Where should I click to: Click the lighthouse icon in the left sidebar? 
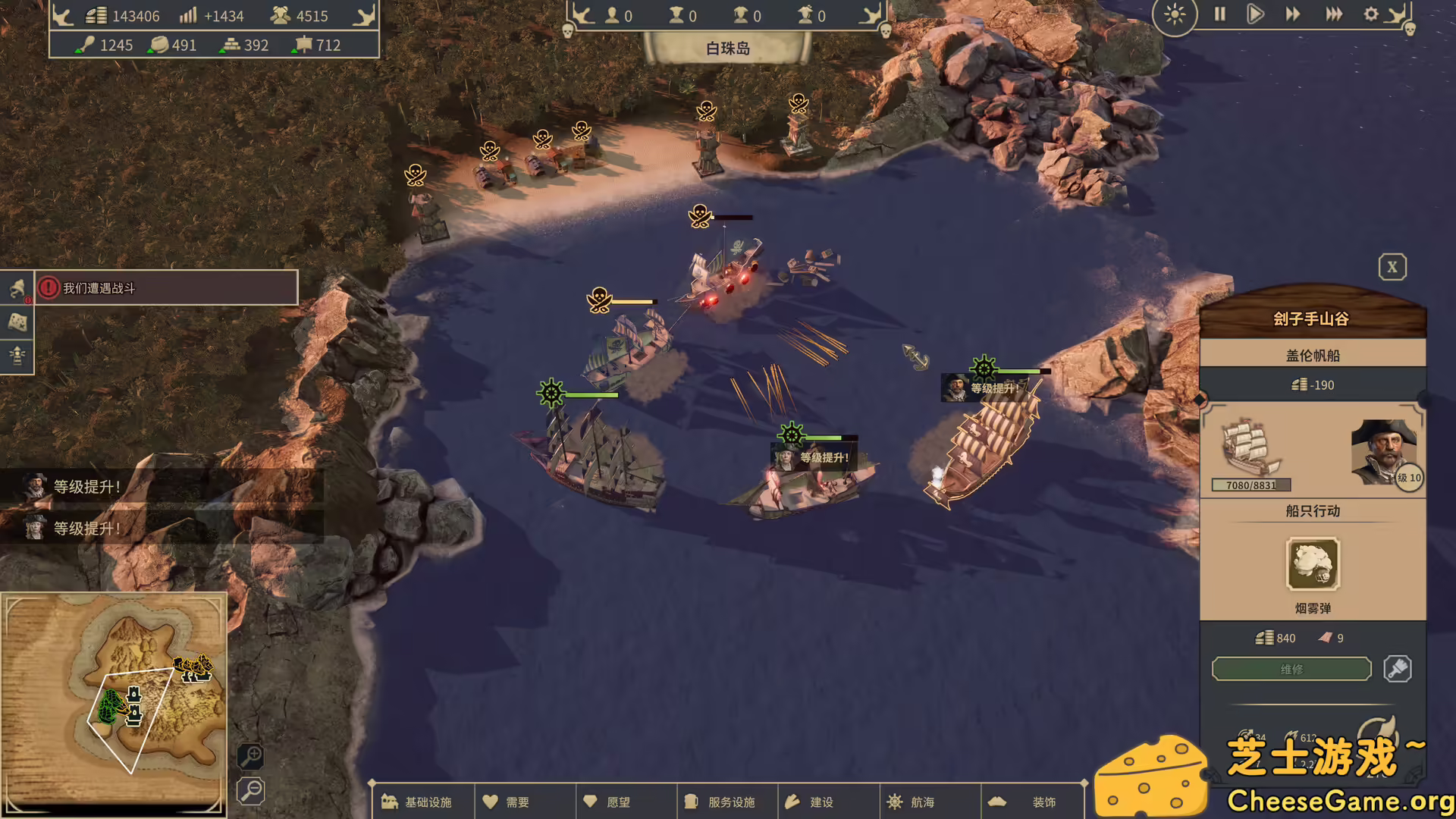point(17,356)
